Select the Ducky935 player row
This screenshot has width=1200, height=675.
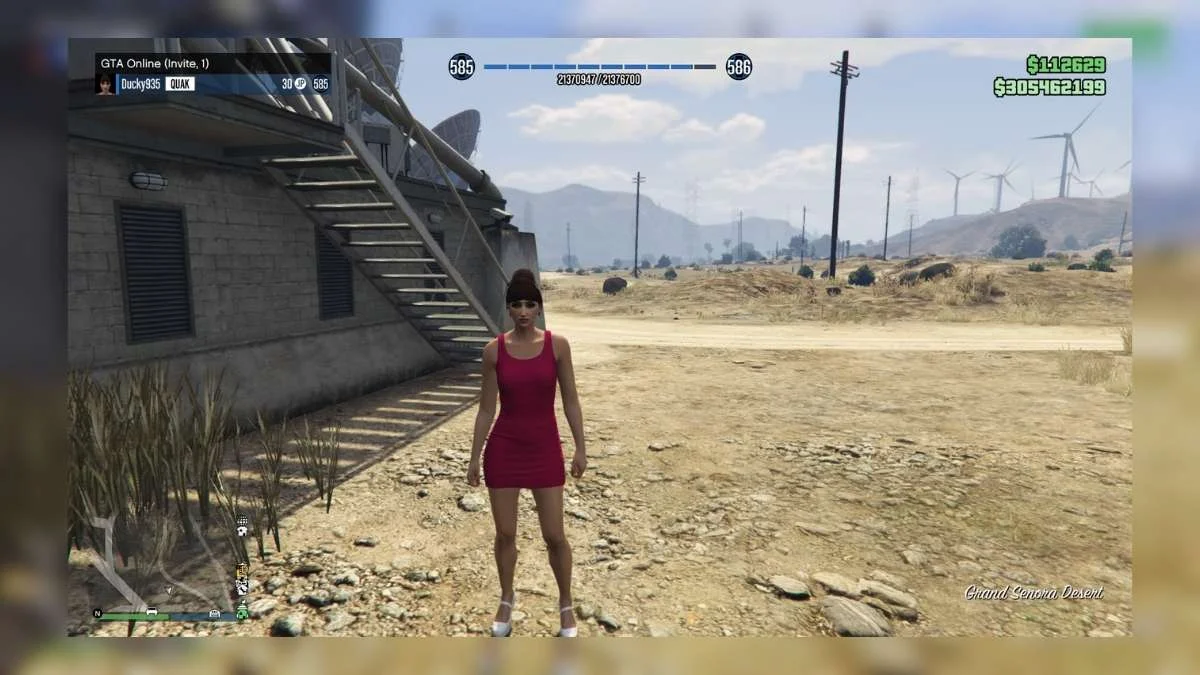213,84
